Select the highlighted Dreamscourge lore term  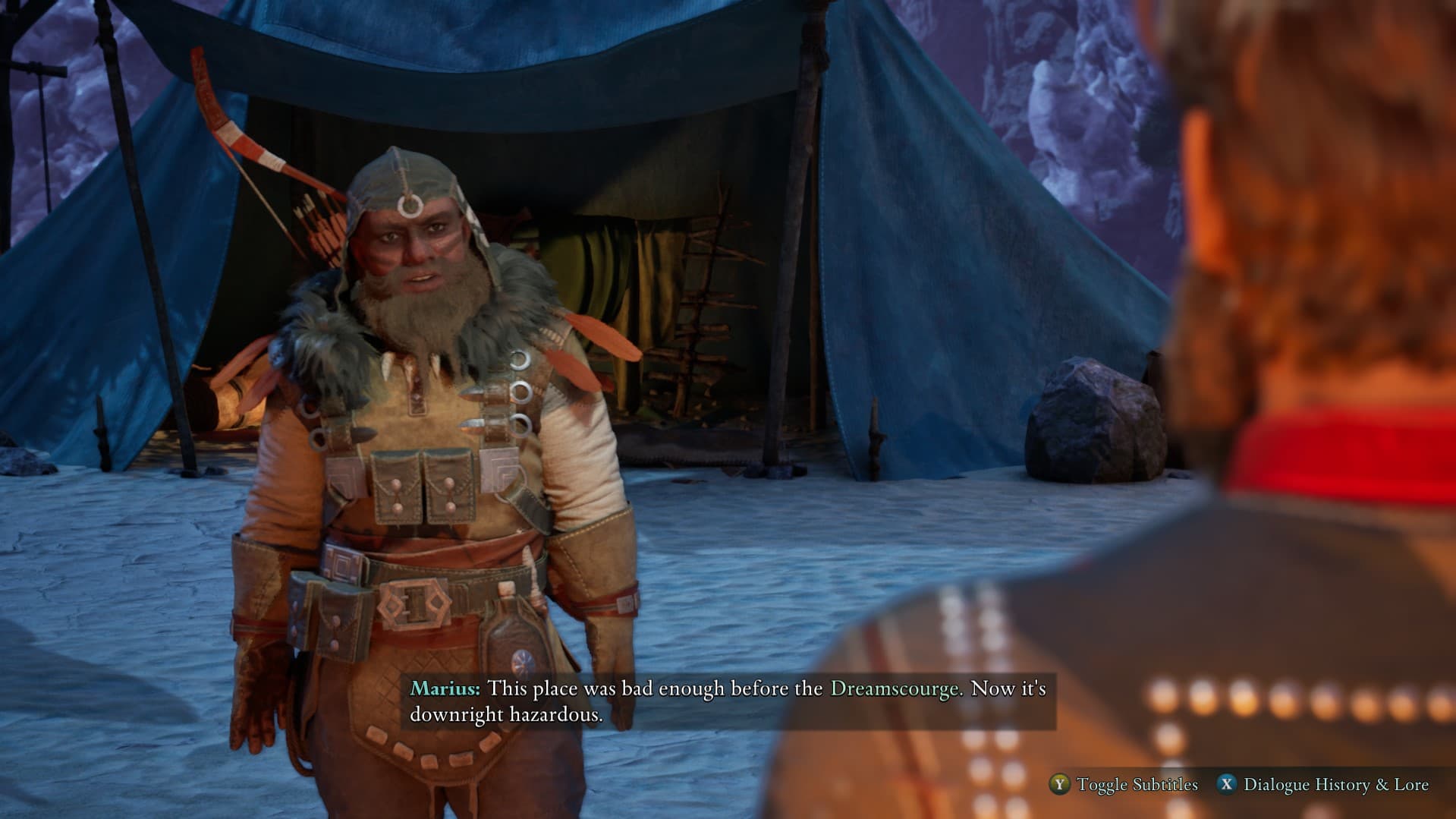895,688
